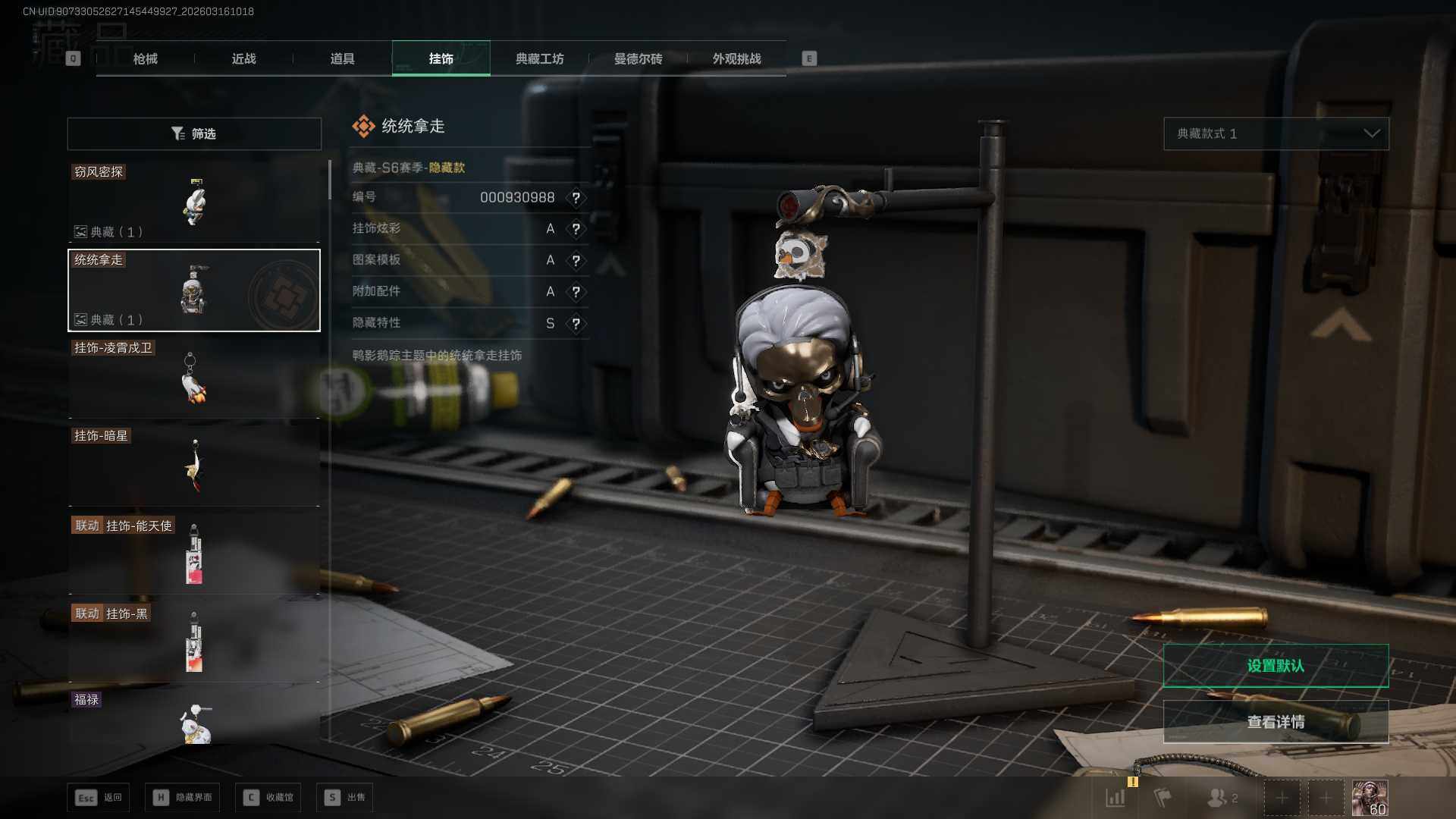Show help for 隐藏特性 rating
The height and width of the screenshot is (819, 1456).
pos(576,324)
